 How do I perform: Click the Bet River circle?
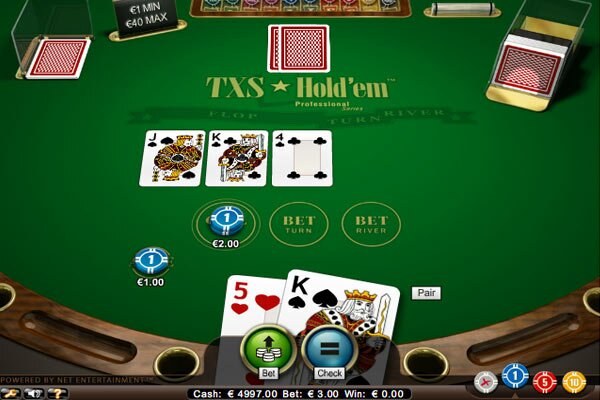[x=365, y=224]
